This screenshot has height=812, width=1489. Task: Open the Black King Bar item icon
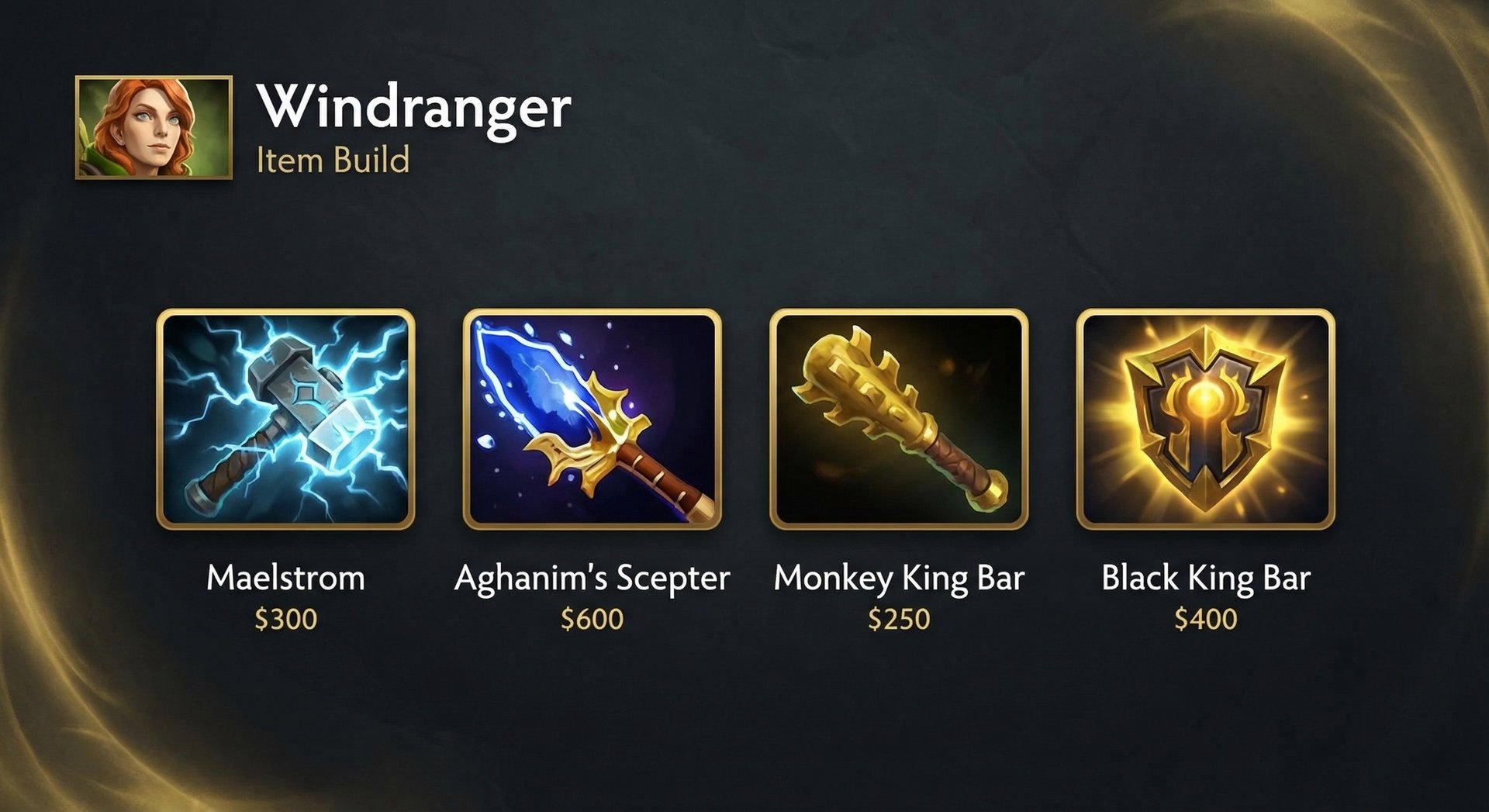pyautogui.click(x=1207, y=419)
